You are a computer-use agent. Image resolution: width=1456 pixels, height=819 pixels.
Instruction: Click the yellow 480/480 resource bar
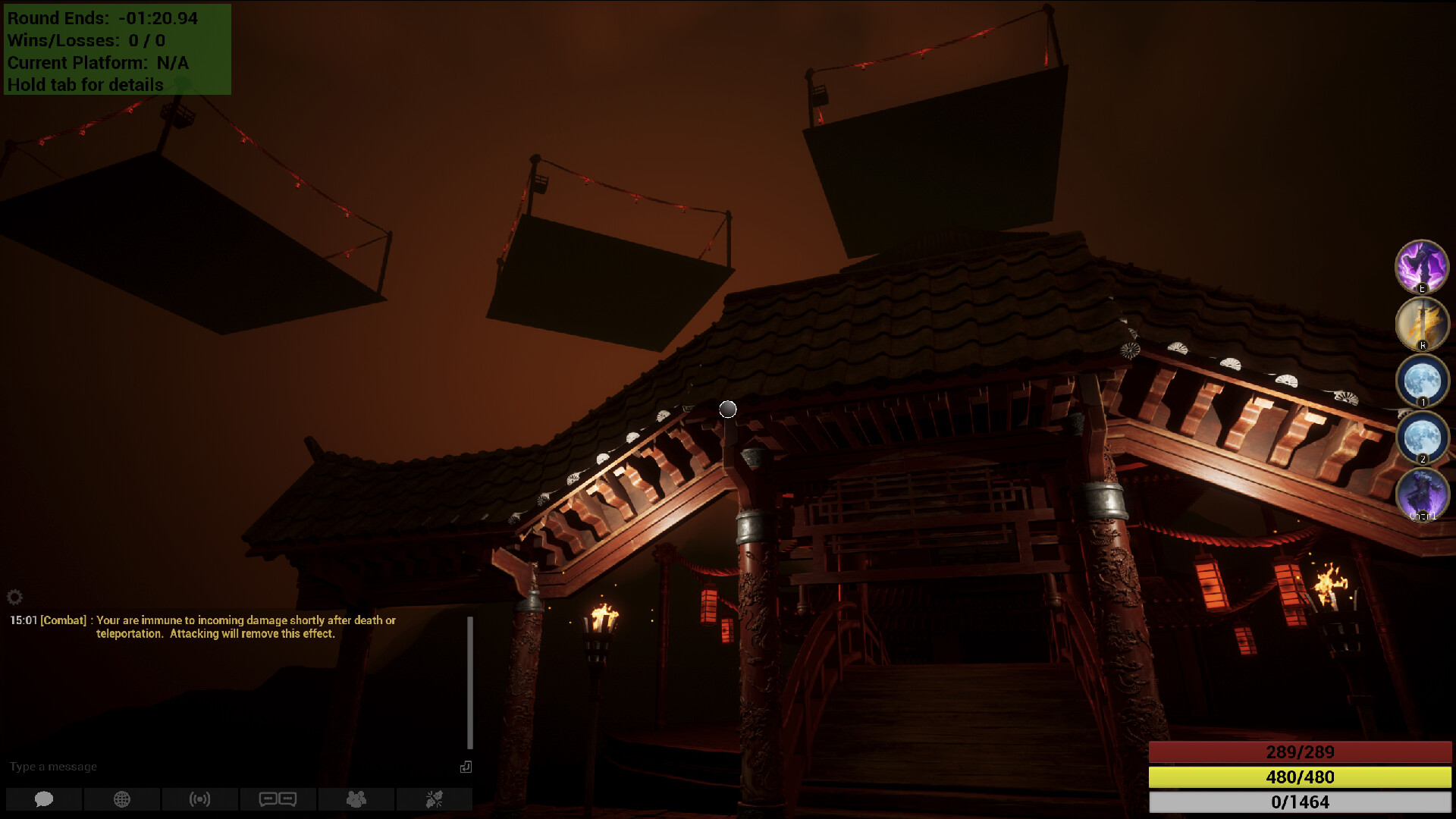click(x=1298, y=777)
